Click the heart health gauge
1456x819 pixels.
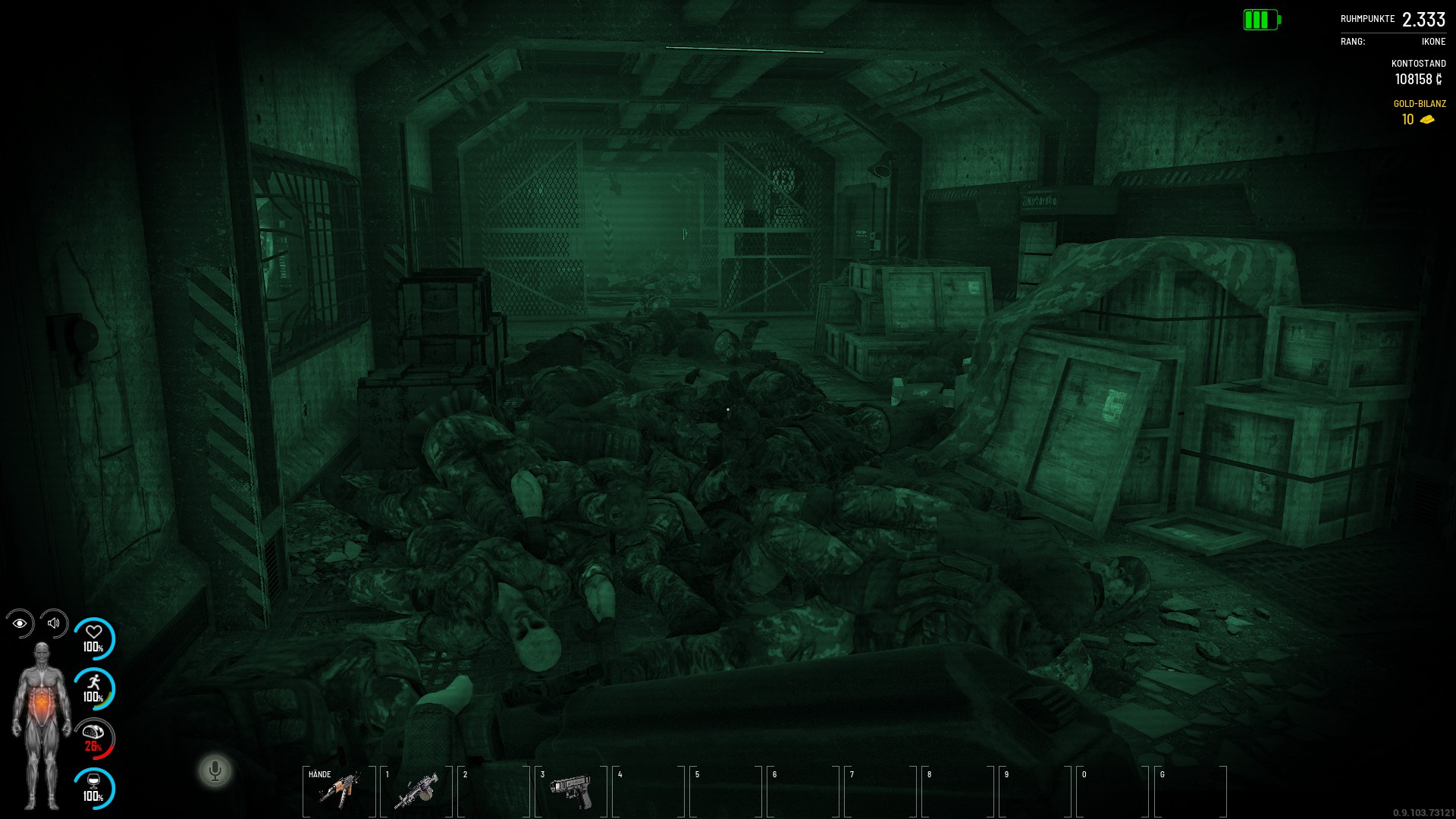[x=94, y=639]
